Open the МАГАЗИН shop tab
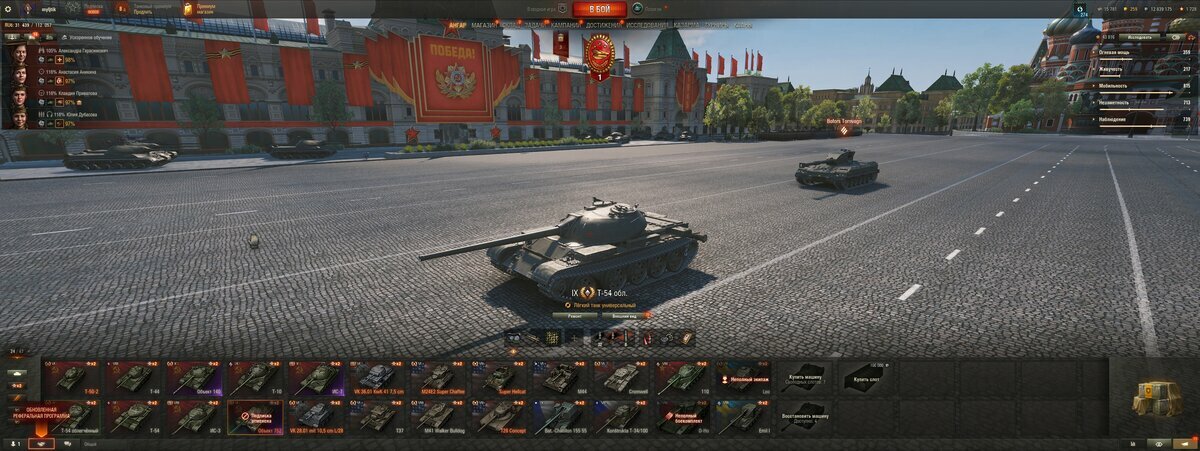The height and width of the screenshot is (451, 1200). [x=484, y=24]
